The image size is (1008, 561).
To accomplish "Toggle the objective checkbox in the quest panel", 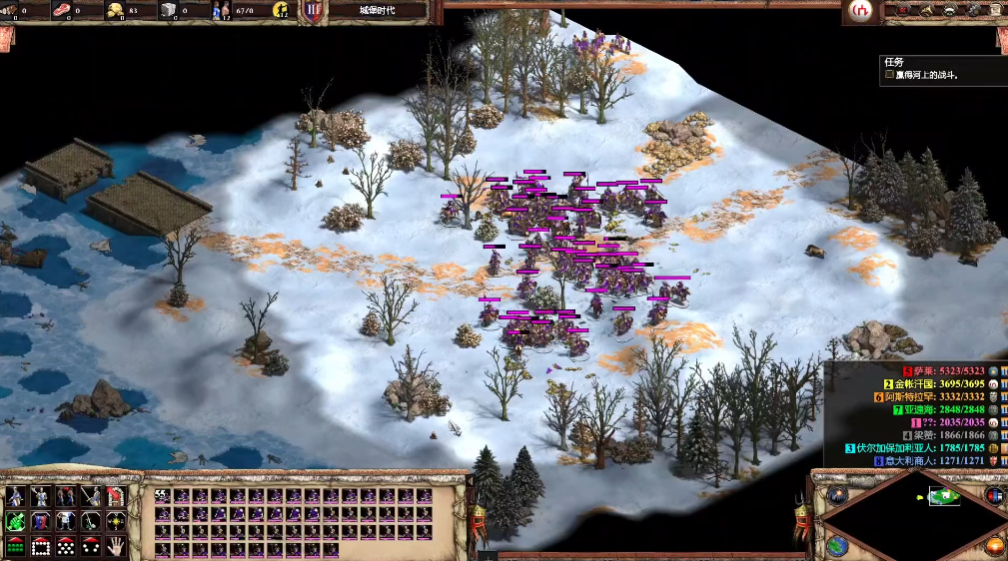I will [x=889, y=75].
